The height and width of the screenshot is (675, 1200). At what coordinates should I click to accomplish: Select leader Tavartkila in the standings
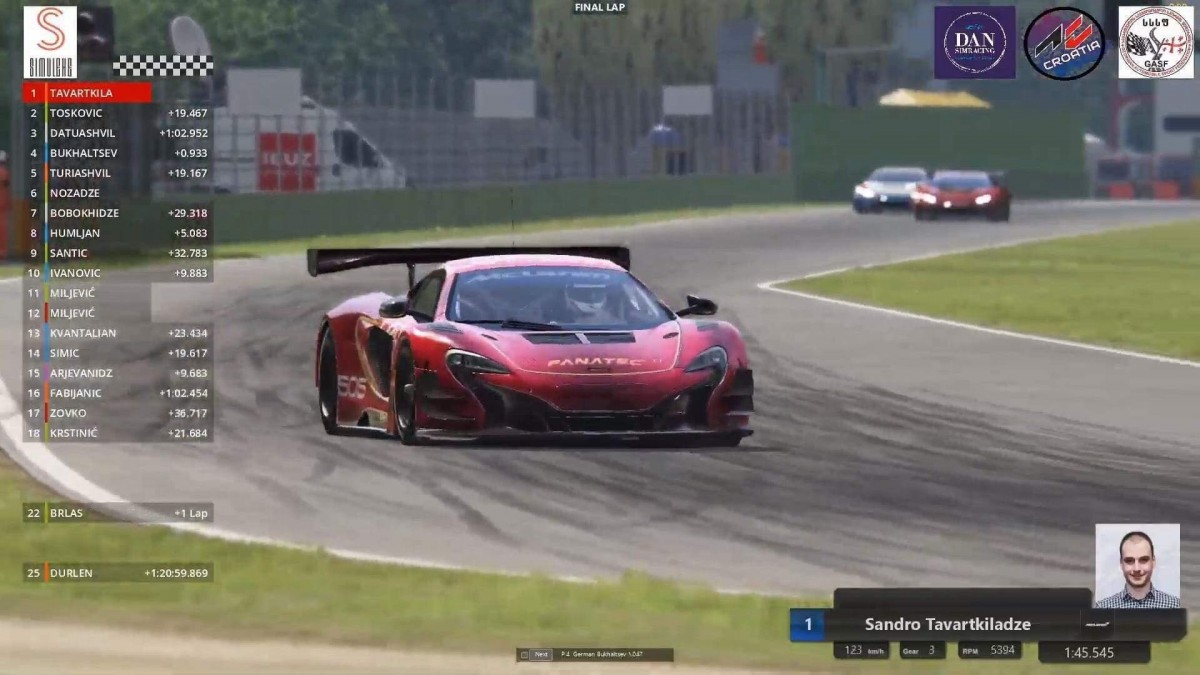tap(88, 93)
